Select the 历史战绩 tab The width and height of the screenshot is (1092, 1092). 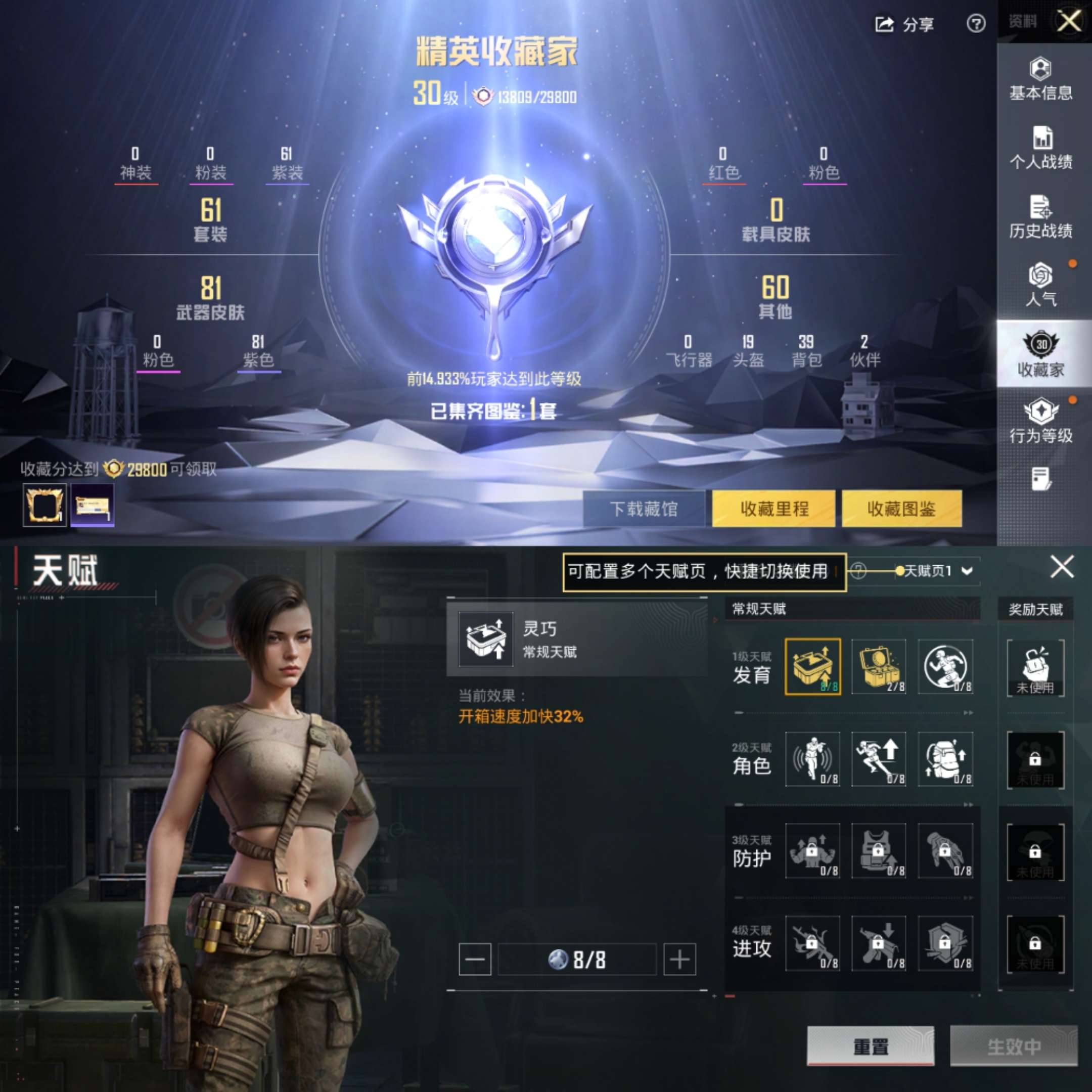point(1040,217)
